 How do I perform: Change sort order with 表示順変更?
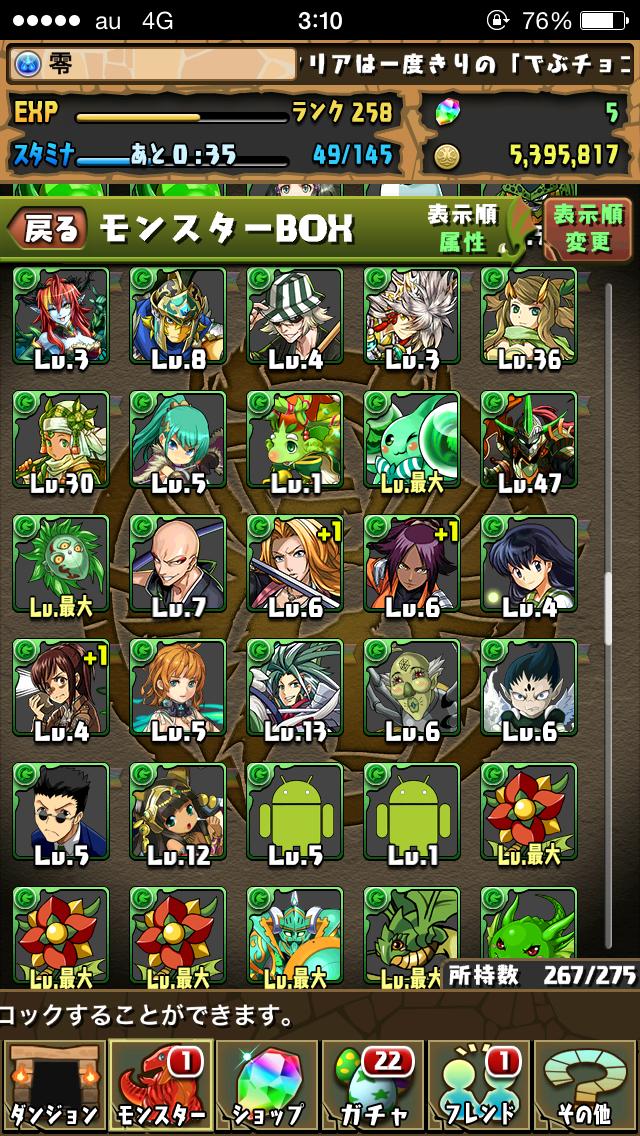coord(588,228)
